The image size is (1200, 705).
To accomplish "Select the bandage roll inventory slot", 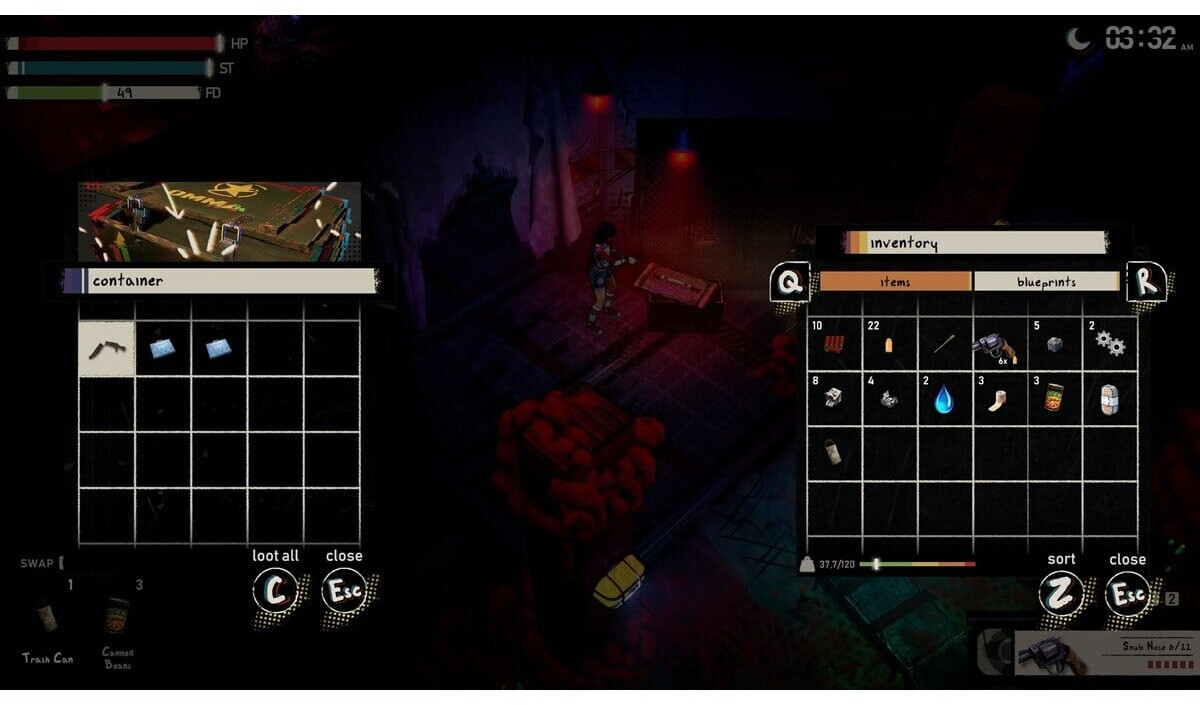I will pyautogui.click(x=1109, y=400).
